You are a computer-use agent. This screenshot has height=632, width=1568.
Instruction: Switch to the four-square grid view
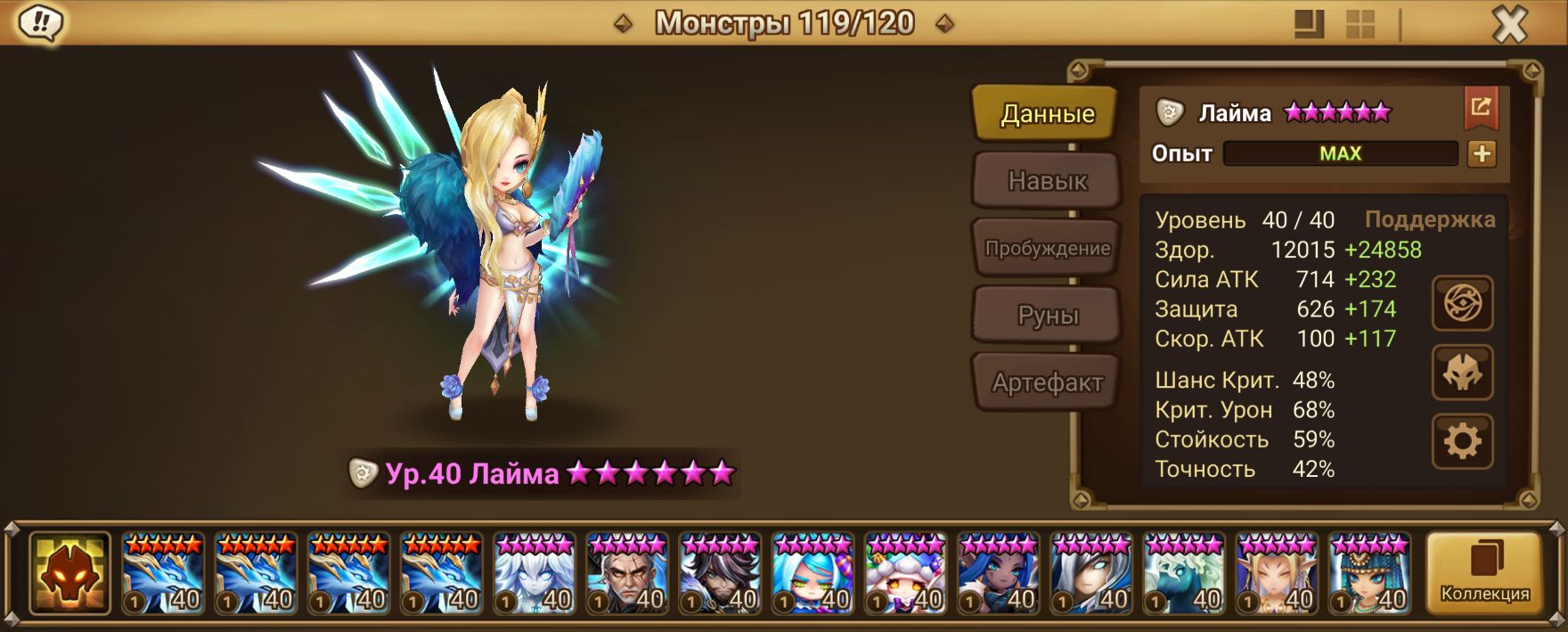click(x=1360, y=25)
